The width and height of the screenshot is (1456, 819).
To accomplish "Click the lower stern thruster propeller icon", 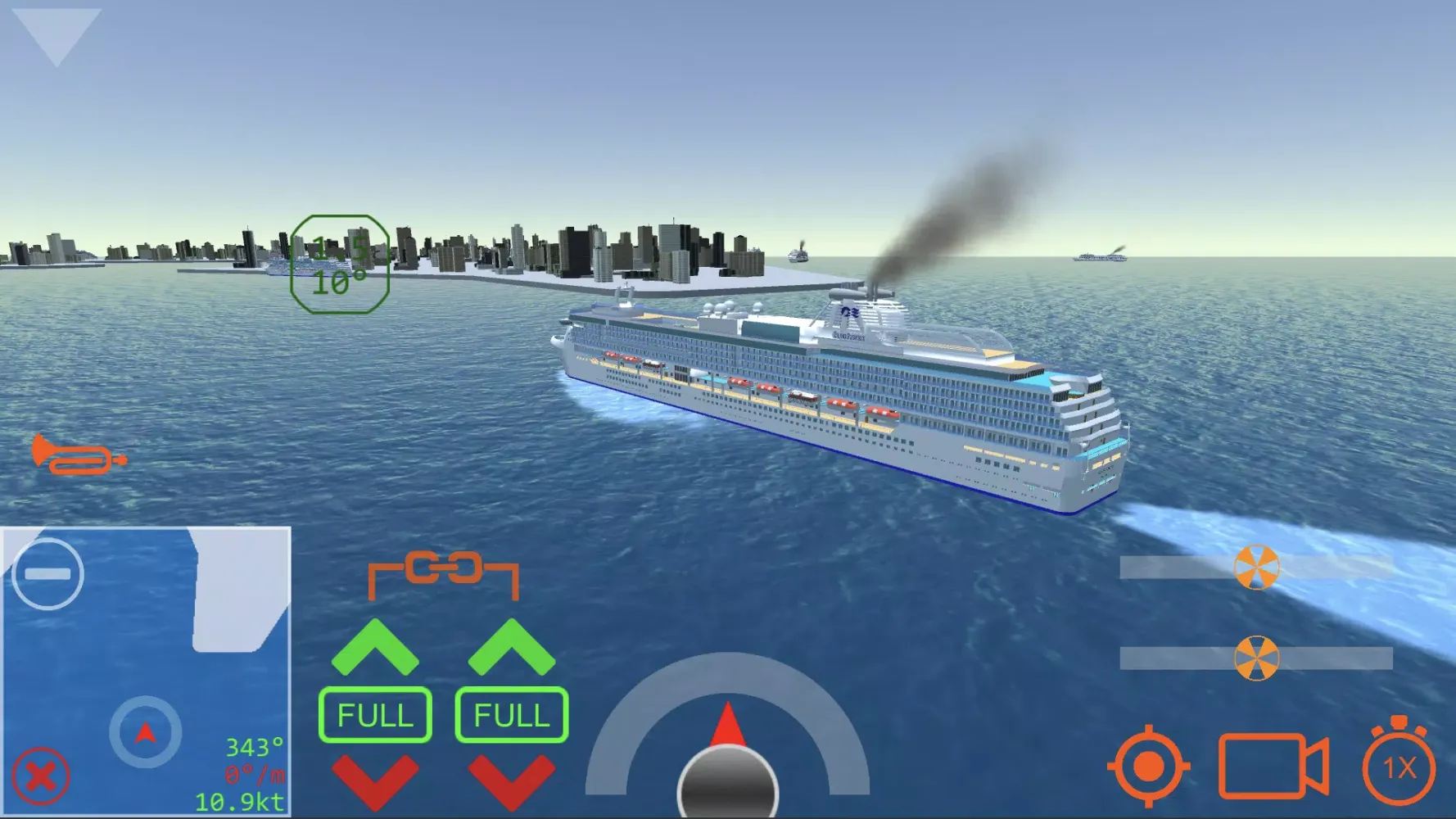I will [x=1255, y=657].
